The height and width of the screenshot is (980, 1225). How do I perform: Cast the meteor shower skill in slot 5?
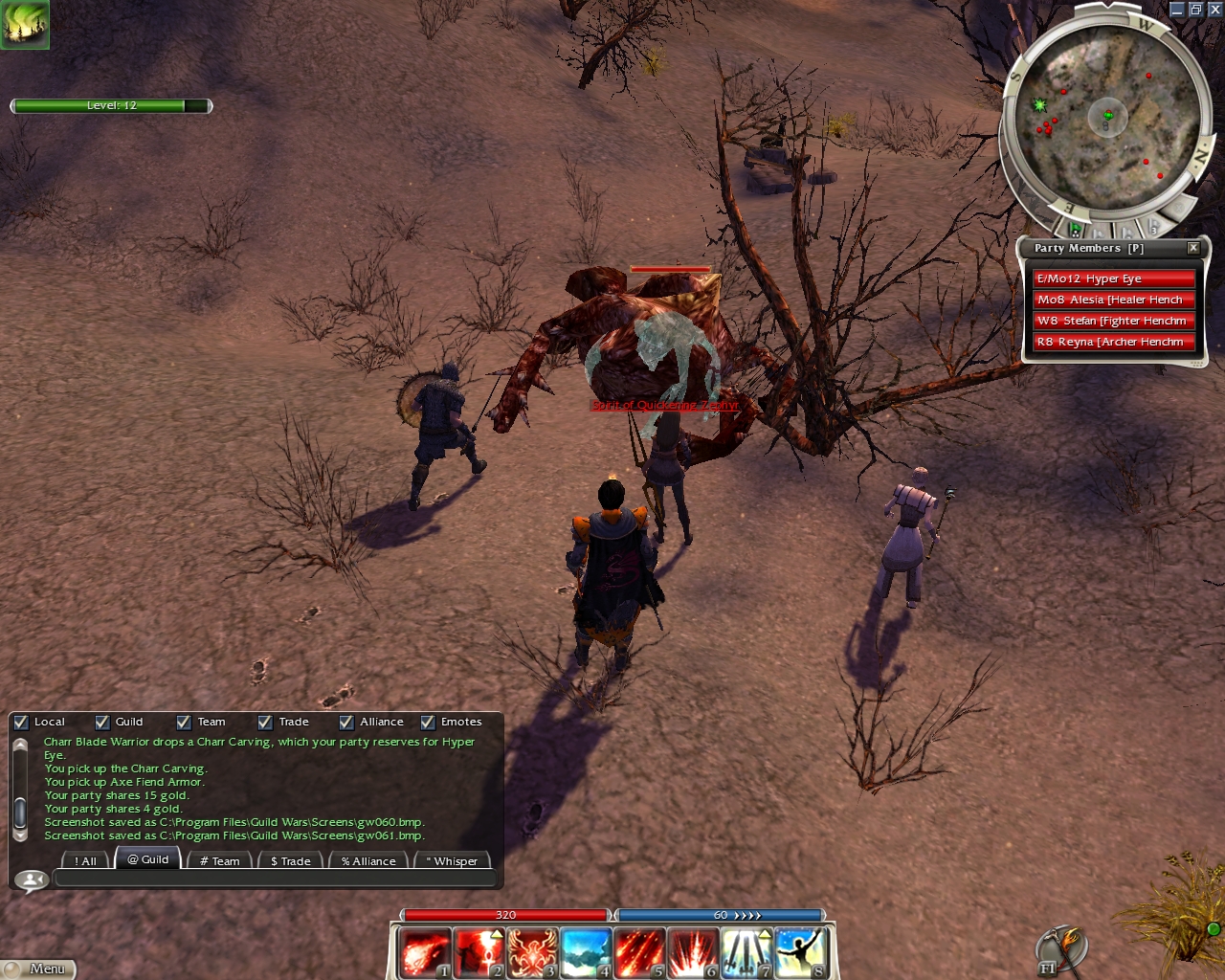(x=639, y=953)
